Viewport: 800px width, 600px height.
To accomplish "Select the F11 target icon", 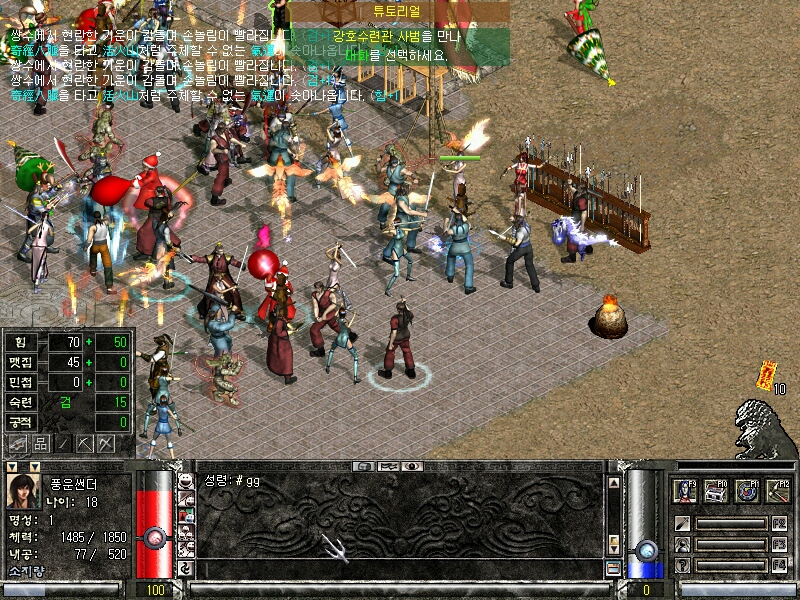I will pyautogui.click(x=747, y=491).
